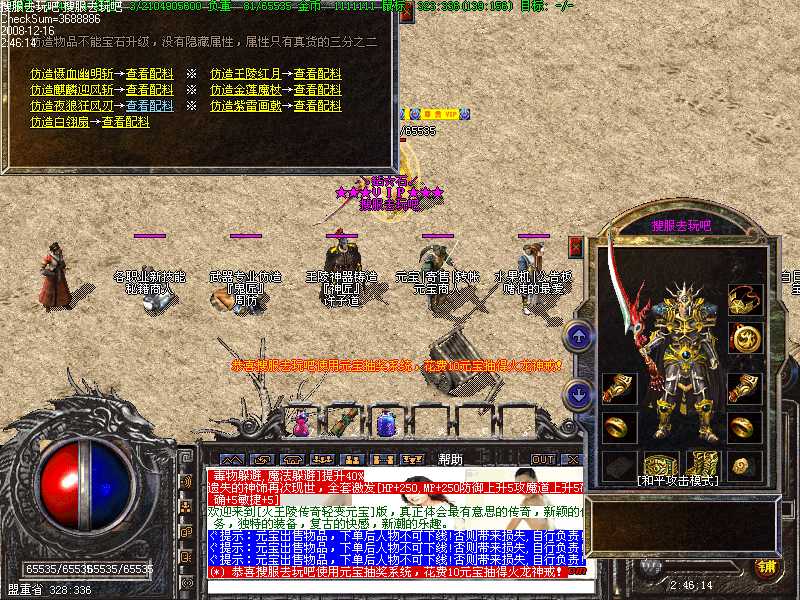The height and width of the screenshot is (600, 800).
Task: Open the 铺 shop button
Action: click(766, 568)
